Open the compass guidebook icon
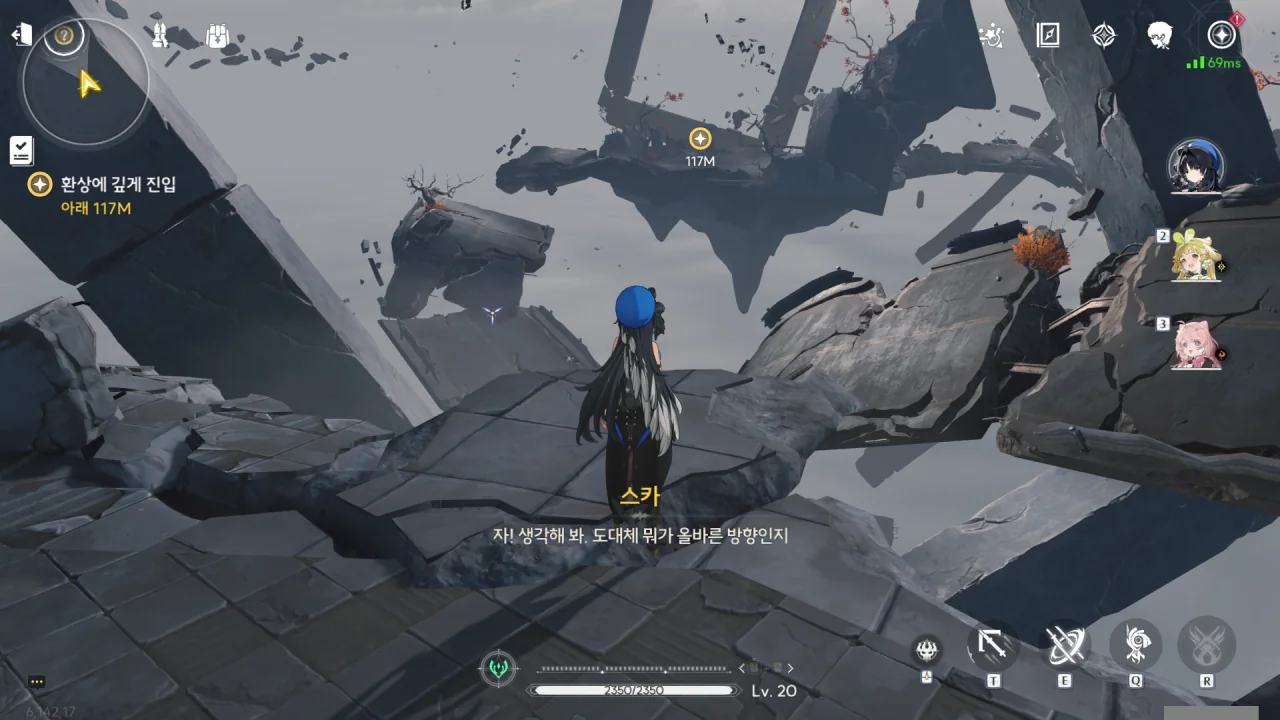This screenshot has height=720, width=1280. (x=1048, y=36)
